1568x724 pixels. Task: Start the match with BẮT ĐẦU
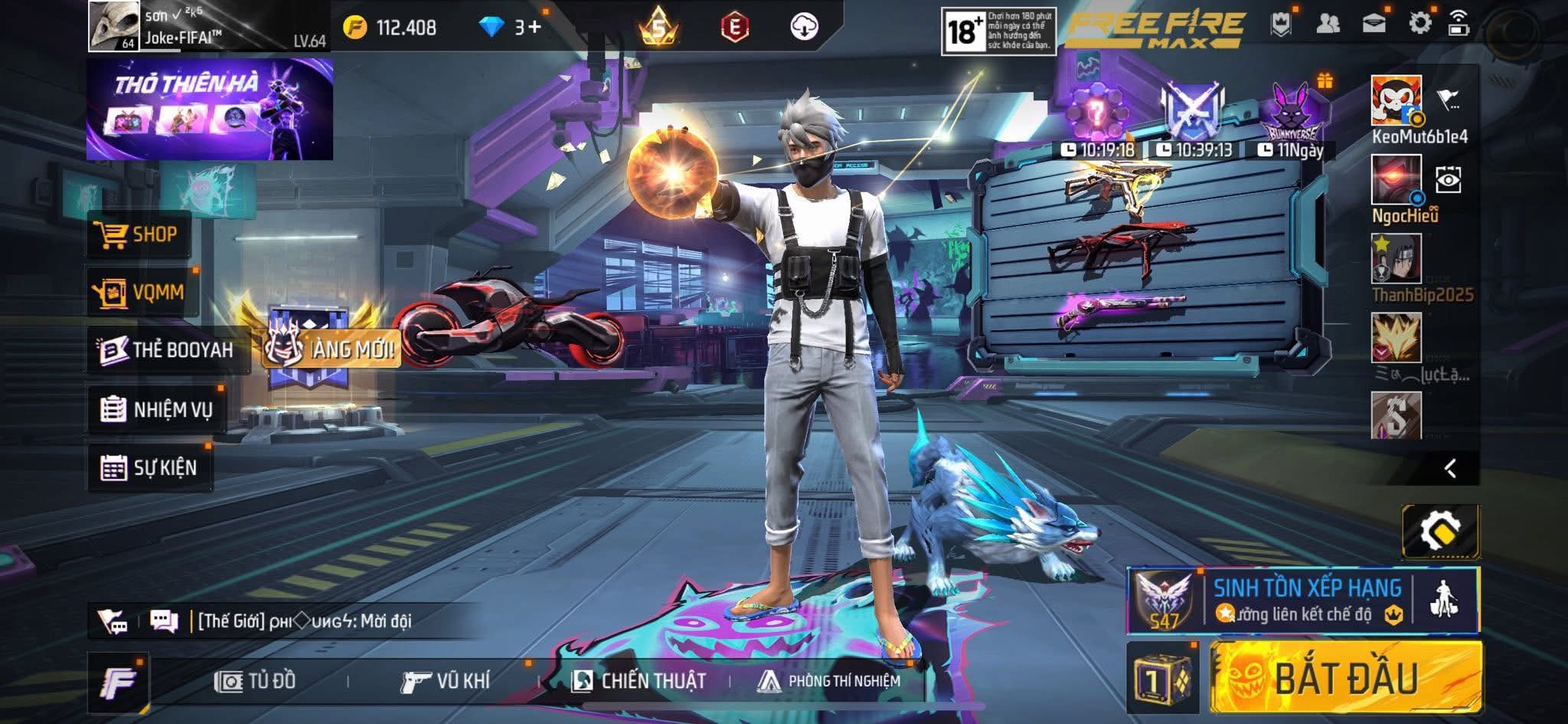(x=1345, y=678)
